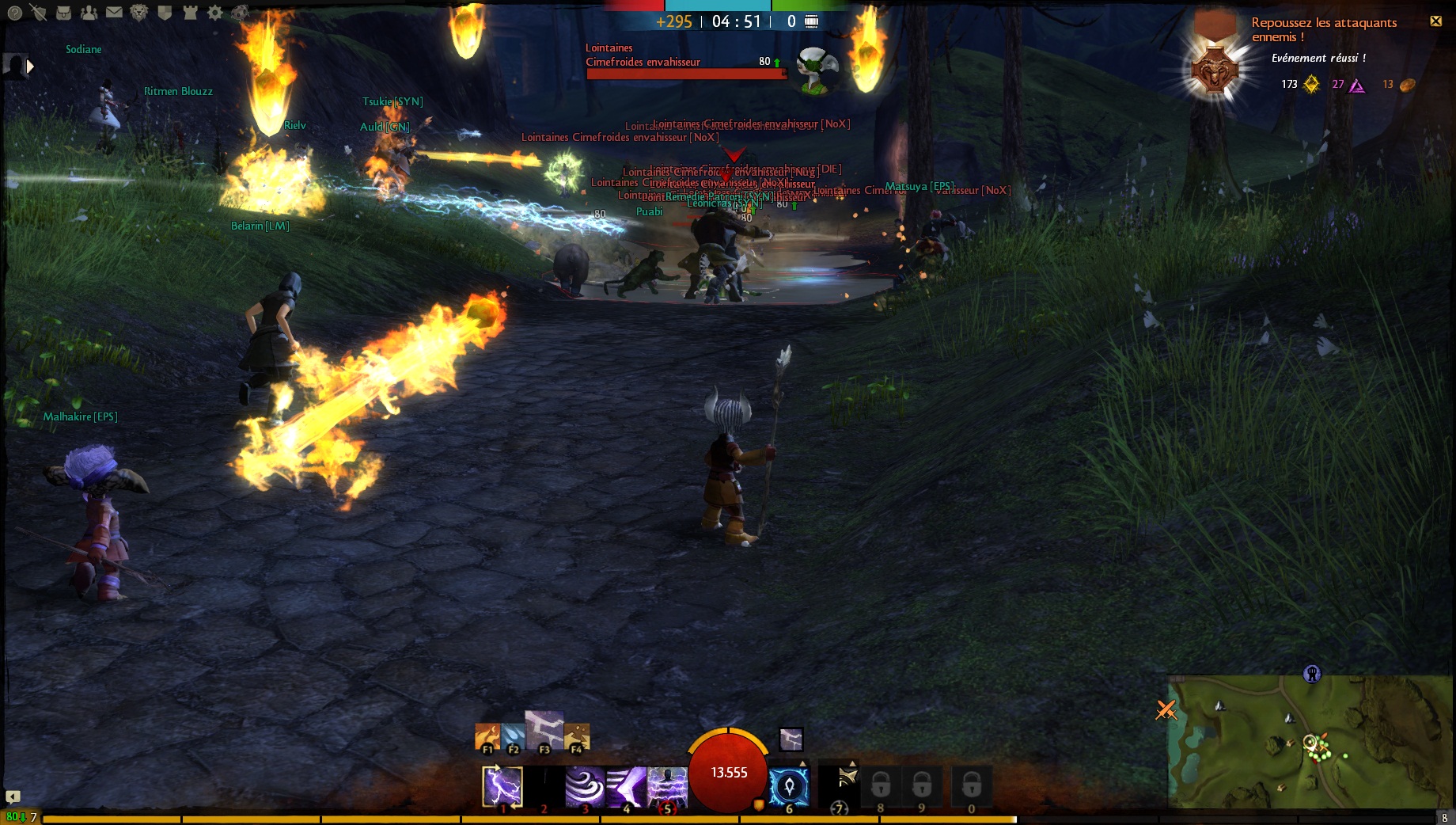Image resolution: width=1456 pixels, height=825 pixels.
Task: Switch to earth attunement F4
Action: 576,738
